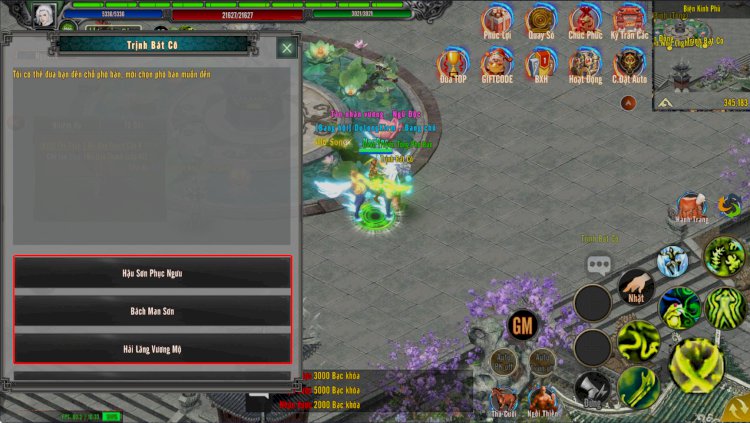Collapse the top icon bar with the arrow button
Screen dimensions: 750x423
point(629,102)
